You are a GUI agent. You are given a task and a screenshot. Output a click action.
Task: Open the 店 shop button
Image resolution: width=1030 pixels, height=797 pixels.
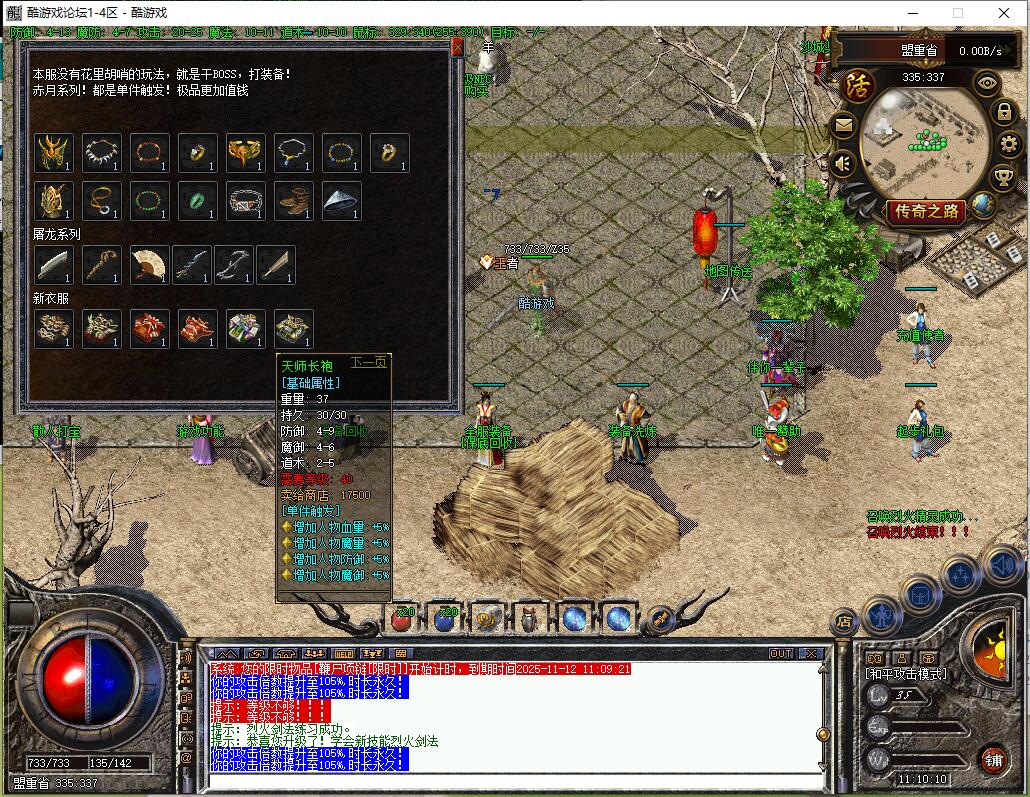[843, 623]
